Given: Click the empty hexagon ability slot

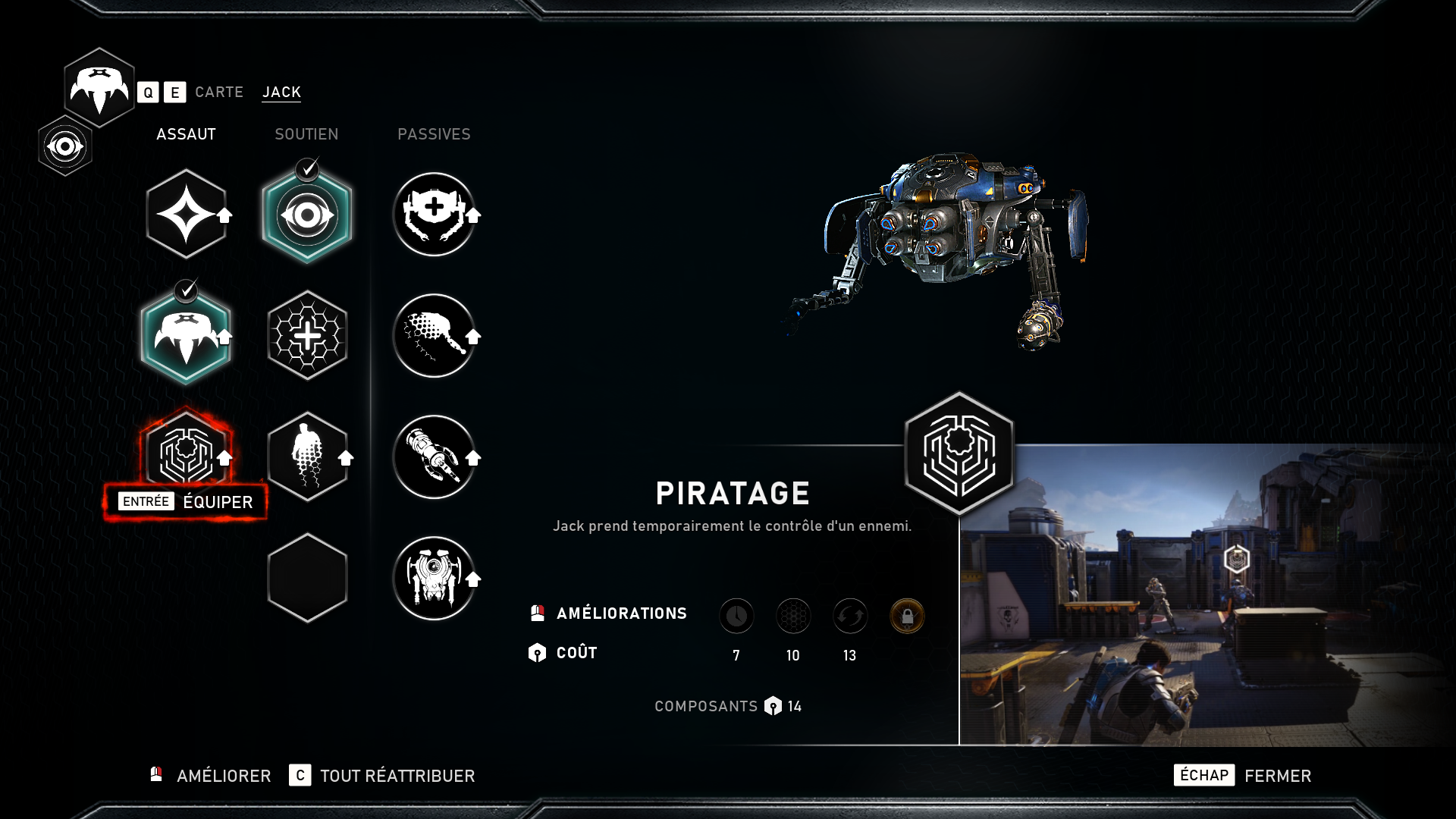Looking at the screenshot, I should (307, 579).
